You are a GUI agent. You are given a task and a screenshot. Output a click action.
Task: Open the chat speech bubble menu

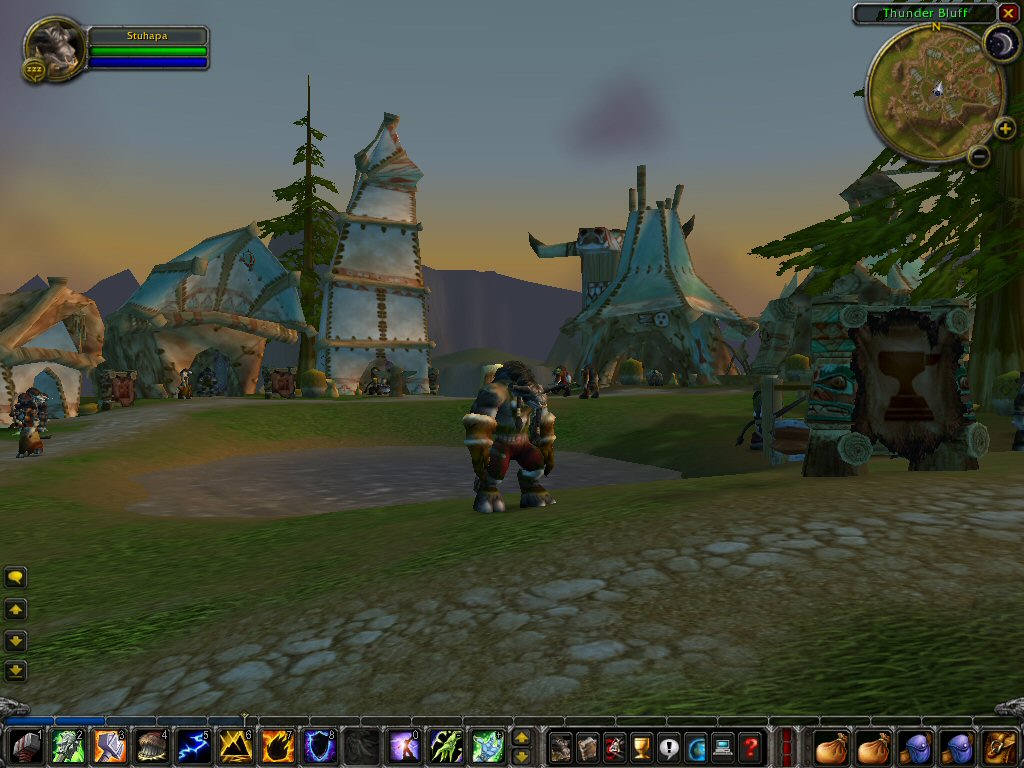[16, 577]
